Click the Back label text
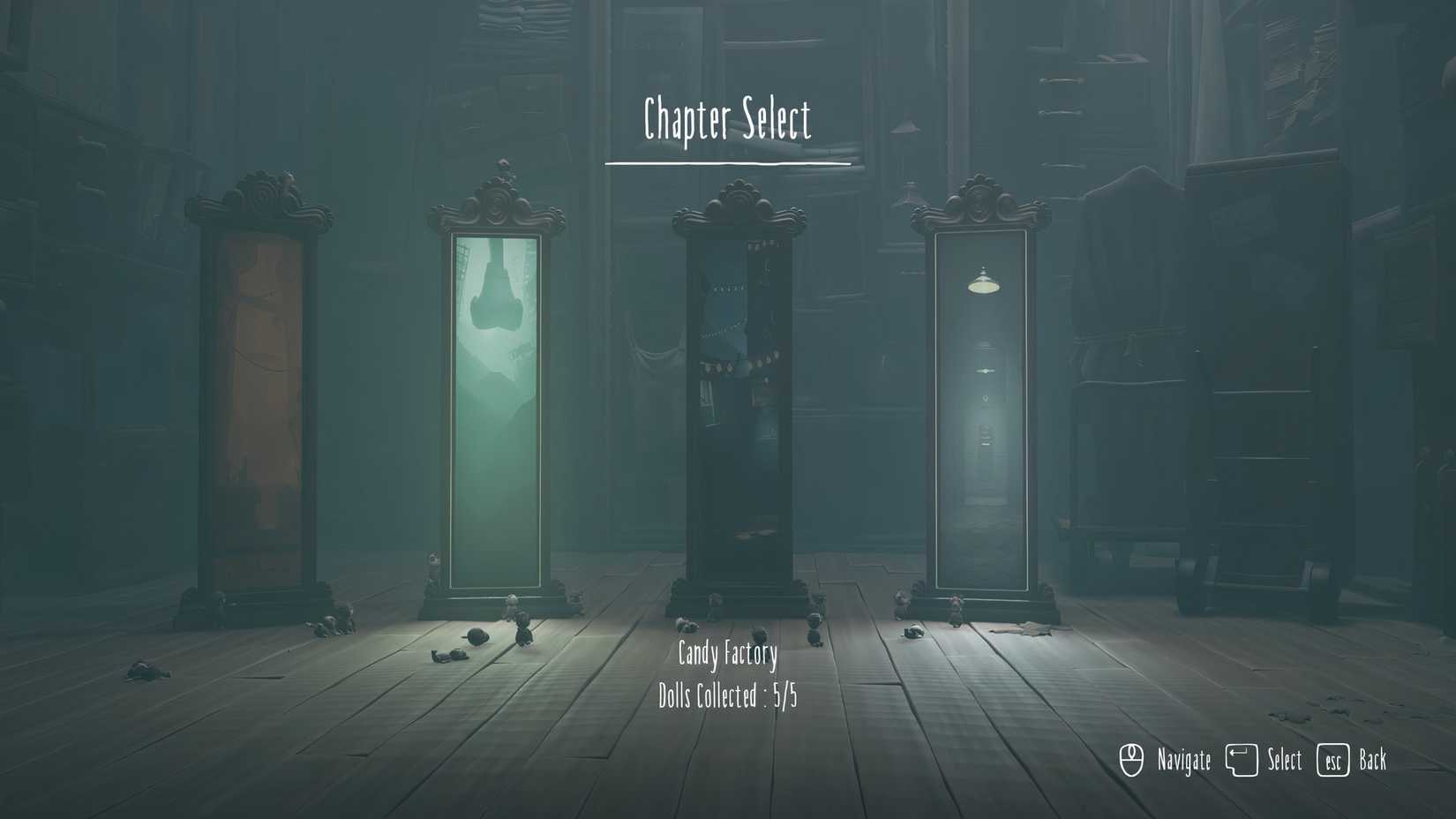Image resolution: width=1456 pixels, height=819 pixels. point(1372,760)
